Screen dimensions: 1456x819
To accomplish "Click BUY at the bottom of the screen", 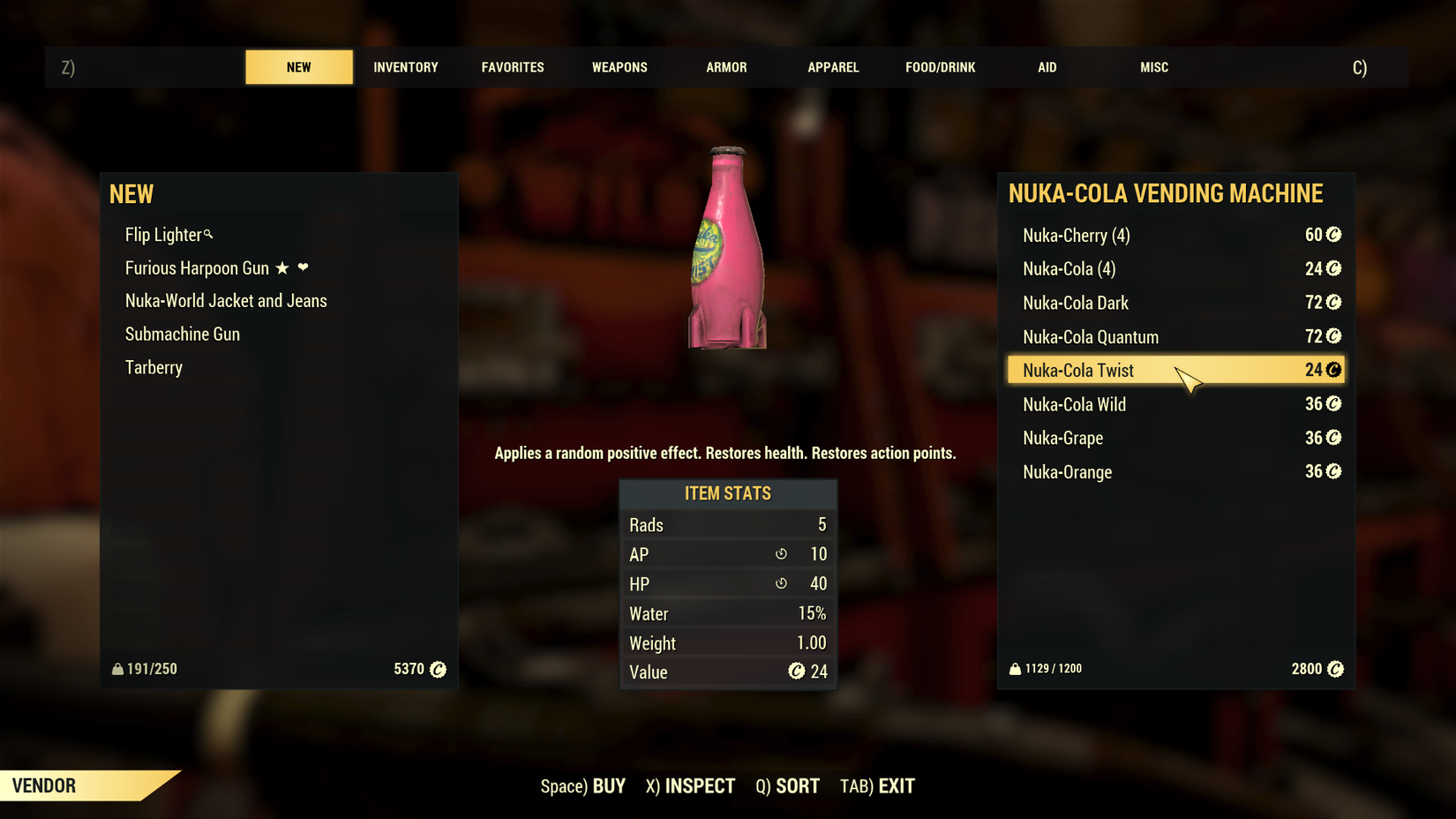I will pyautogui.click(x=608, y=785).
